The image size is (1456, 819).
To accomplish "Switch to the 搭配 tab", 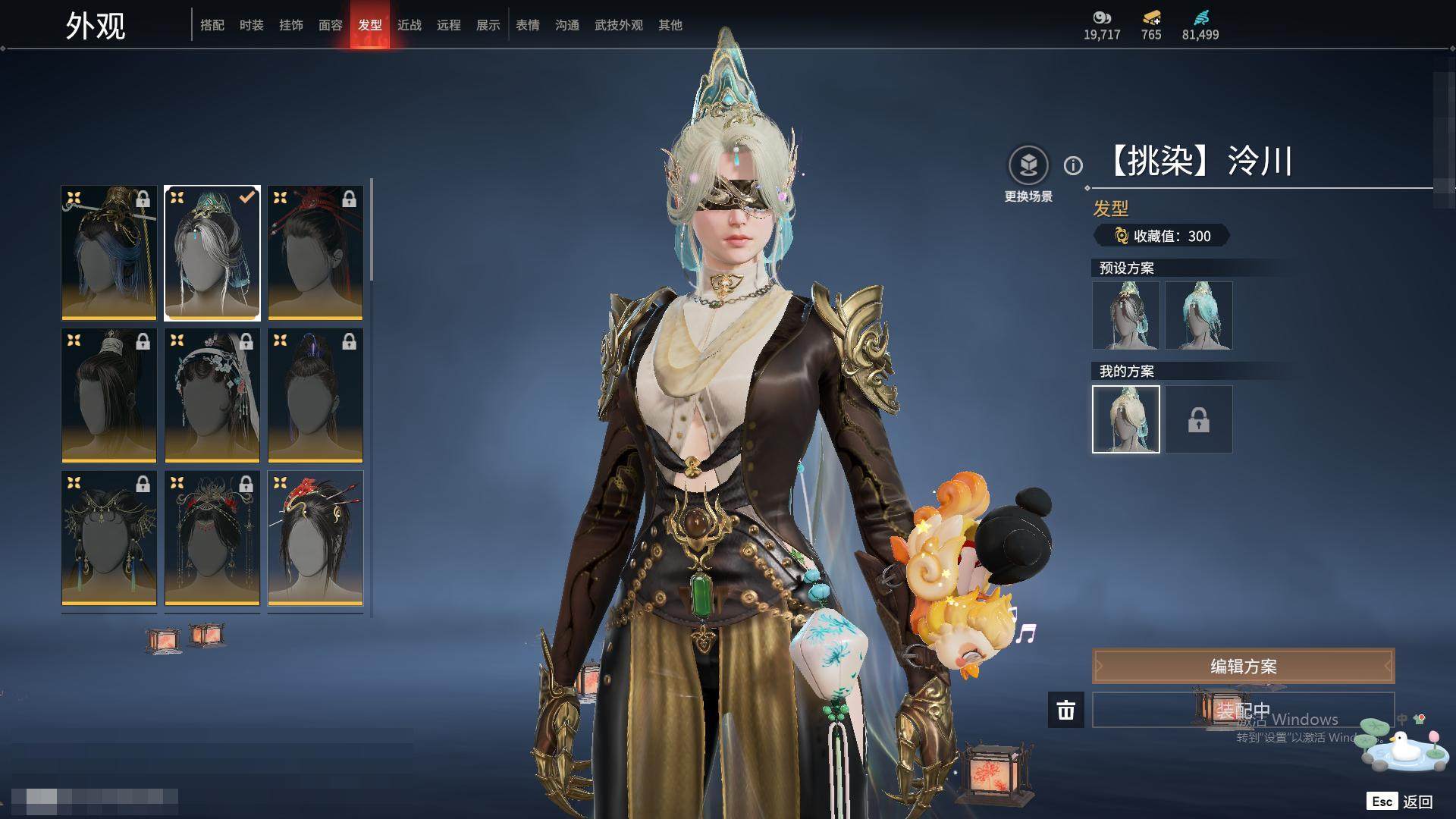I will pyautogui.click(x=212, y=25).
